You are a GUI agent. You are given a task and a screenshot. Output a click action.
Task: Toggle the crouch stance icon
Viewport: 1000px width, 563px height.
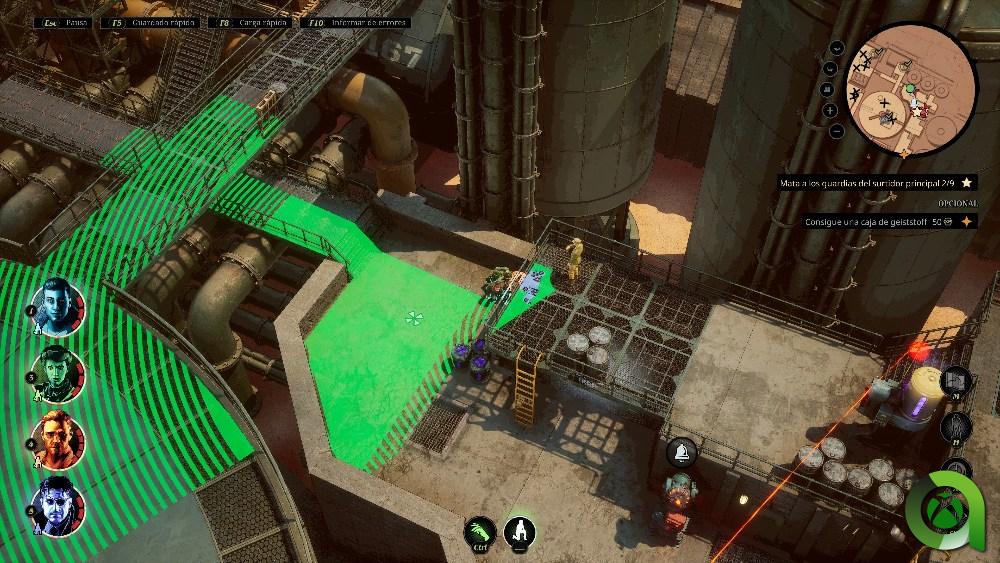(x=519, y=532)
